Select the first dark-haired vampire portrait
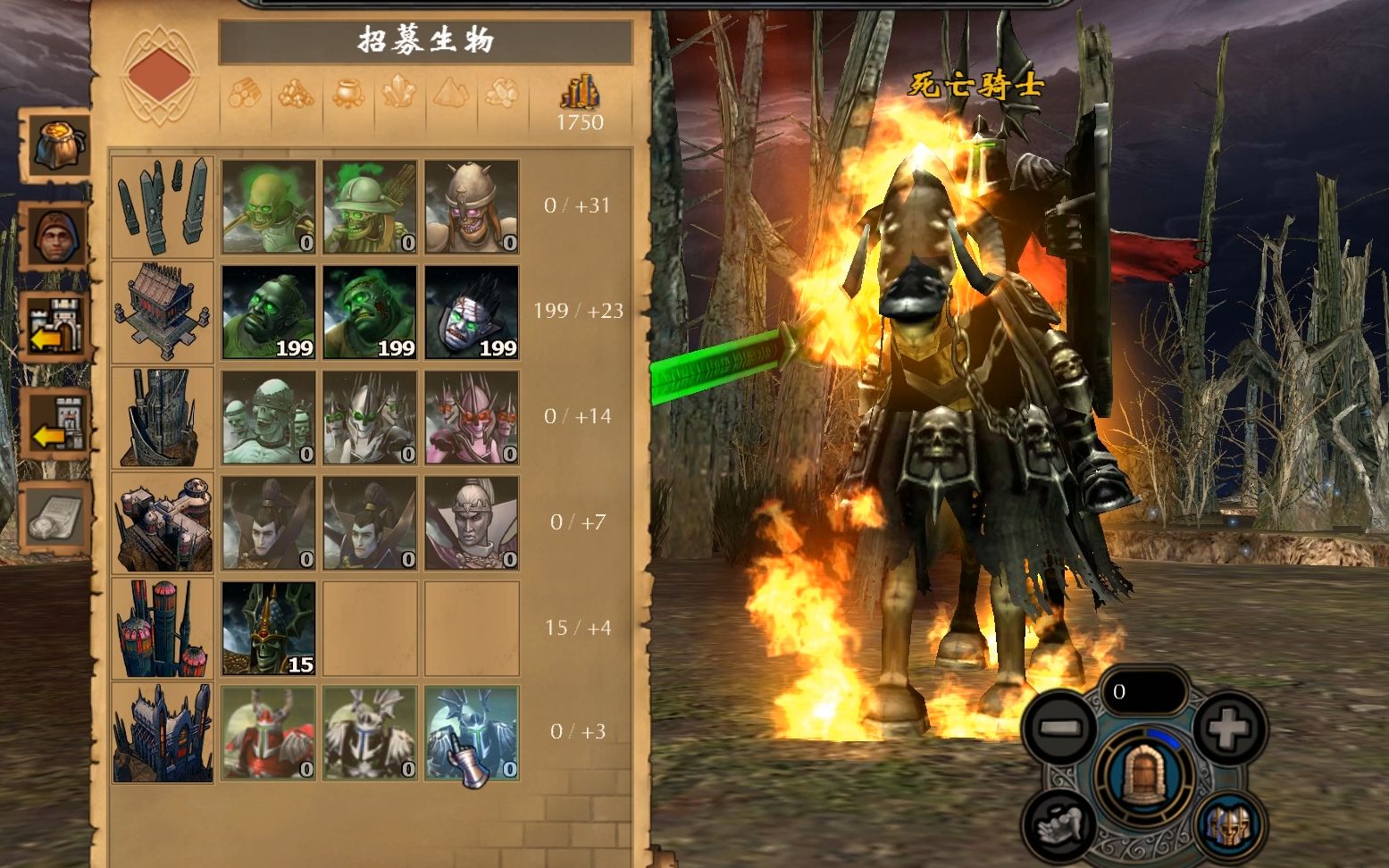 click(x=268, y=523)
